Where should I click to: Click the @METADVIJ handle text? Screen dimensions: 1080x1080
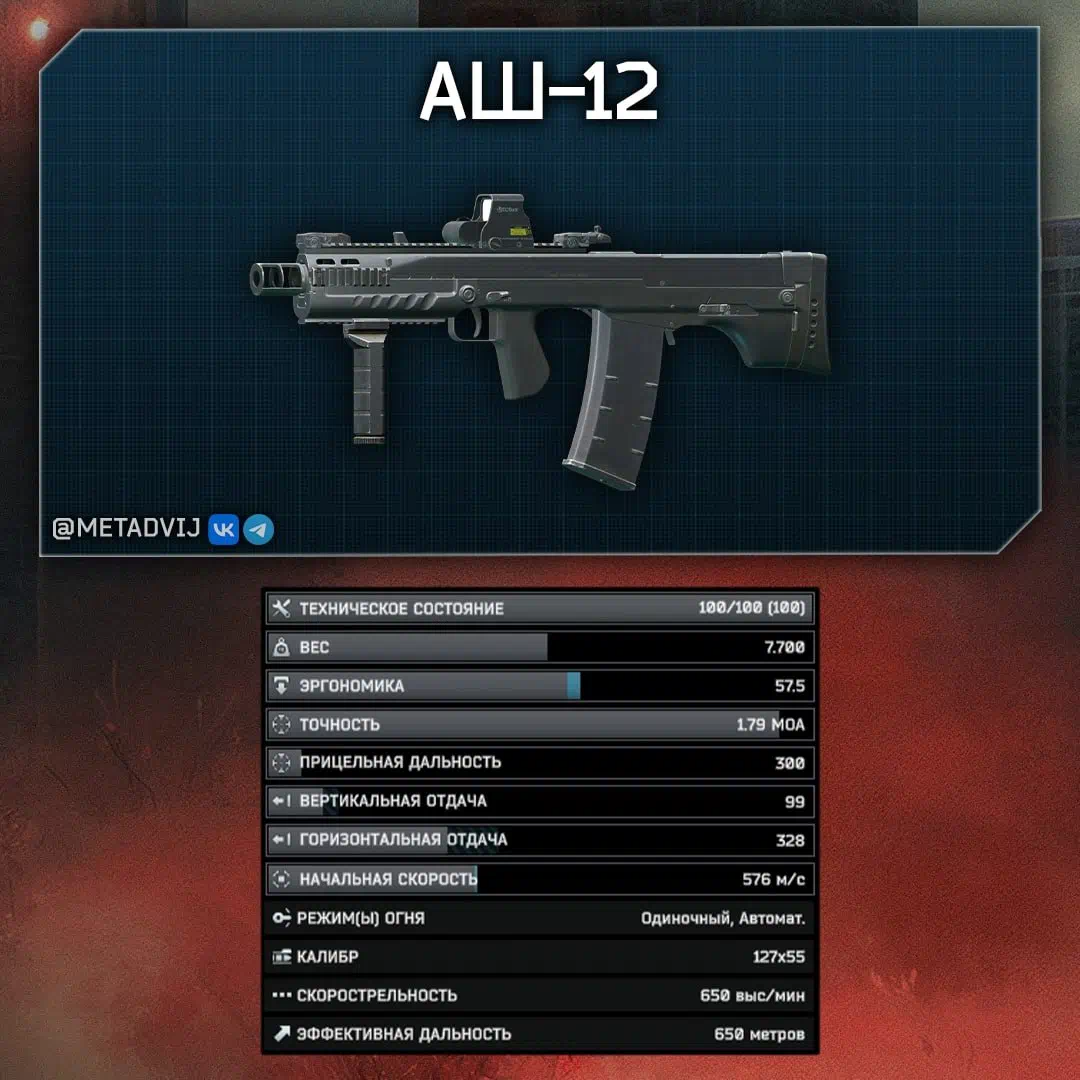pos(127,530)
